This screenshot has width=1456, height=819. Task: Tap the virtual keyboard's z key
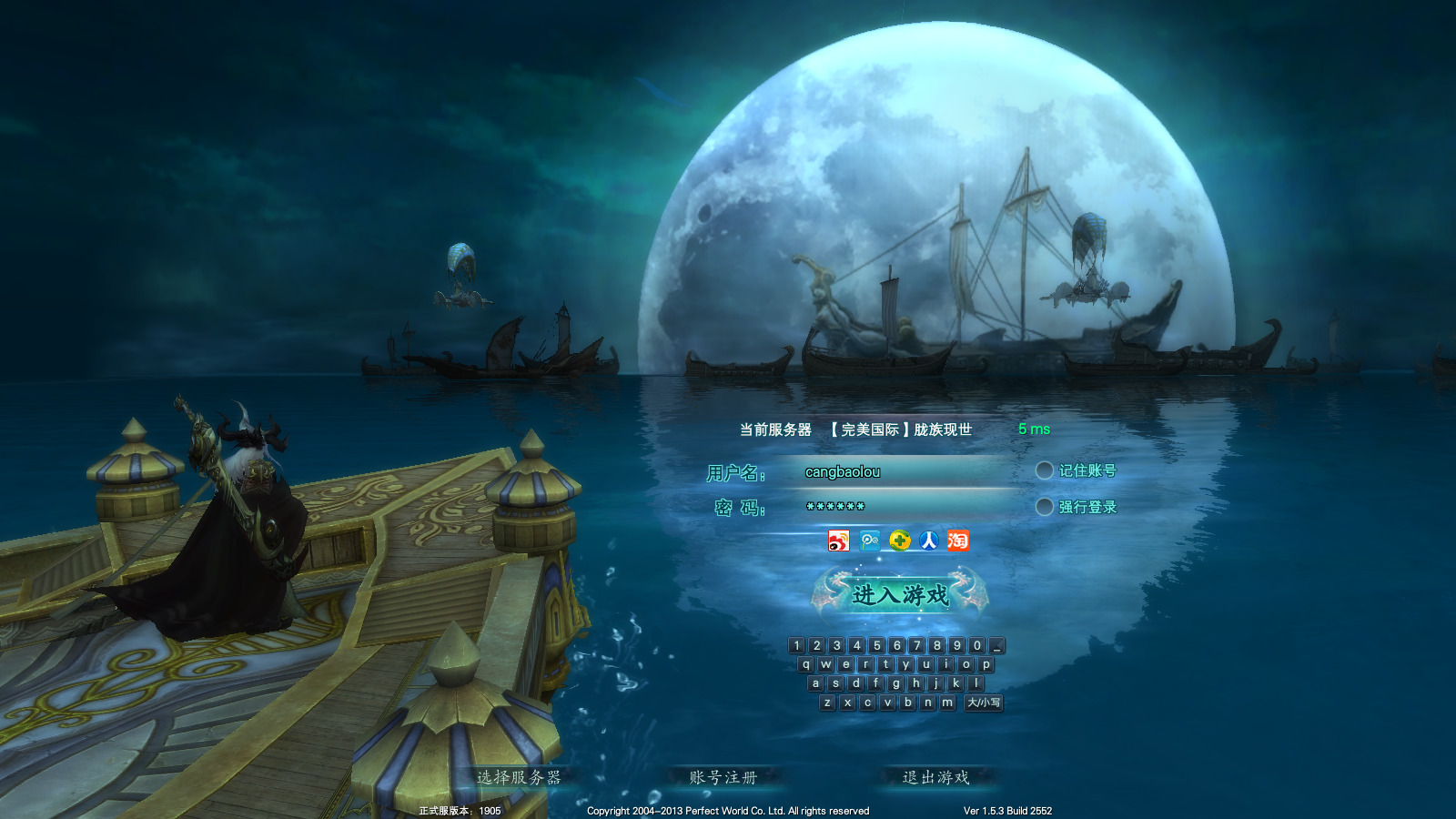[x=827, y=703]
